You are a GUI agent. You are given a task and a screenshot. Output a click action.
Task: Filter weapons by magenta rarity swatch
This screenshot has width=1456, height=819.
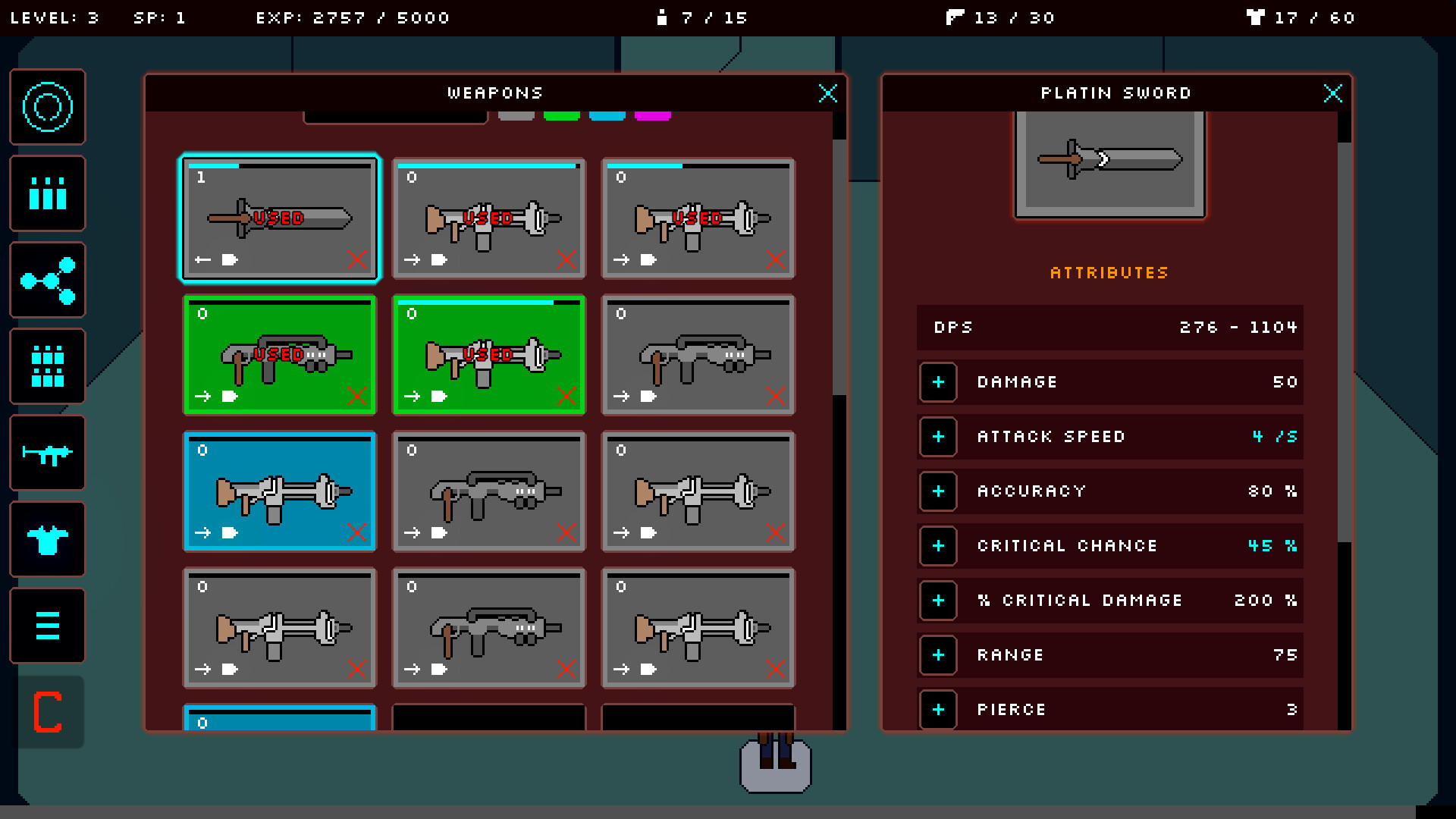[653, 116]
